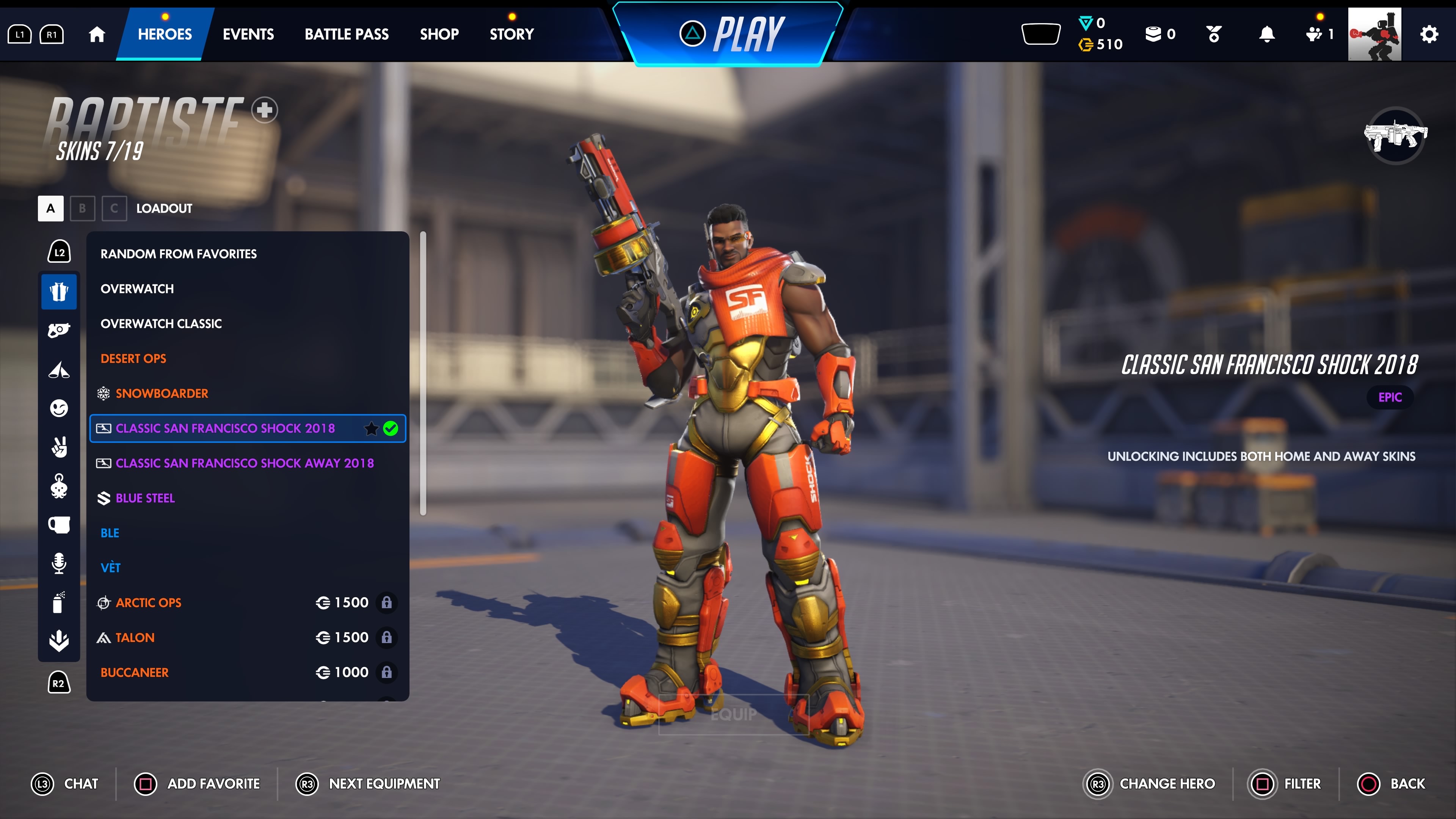Check the notifications bell
Screen dimensions: 1456x819
click(x=1267, y=34)
